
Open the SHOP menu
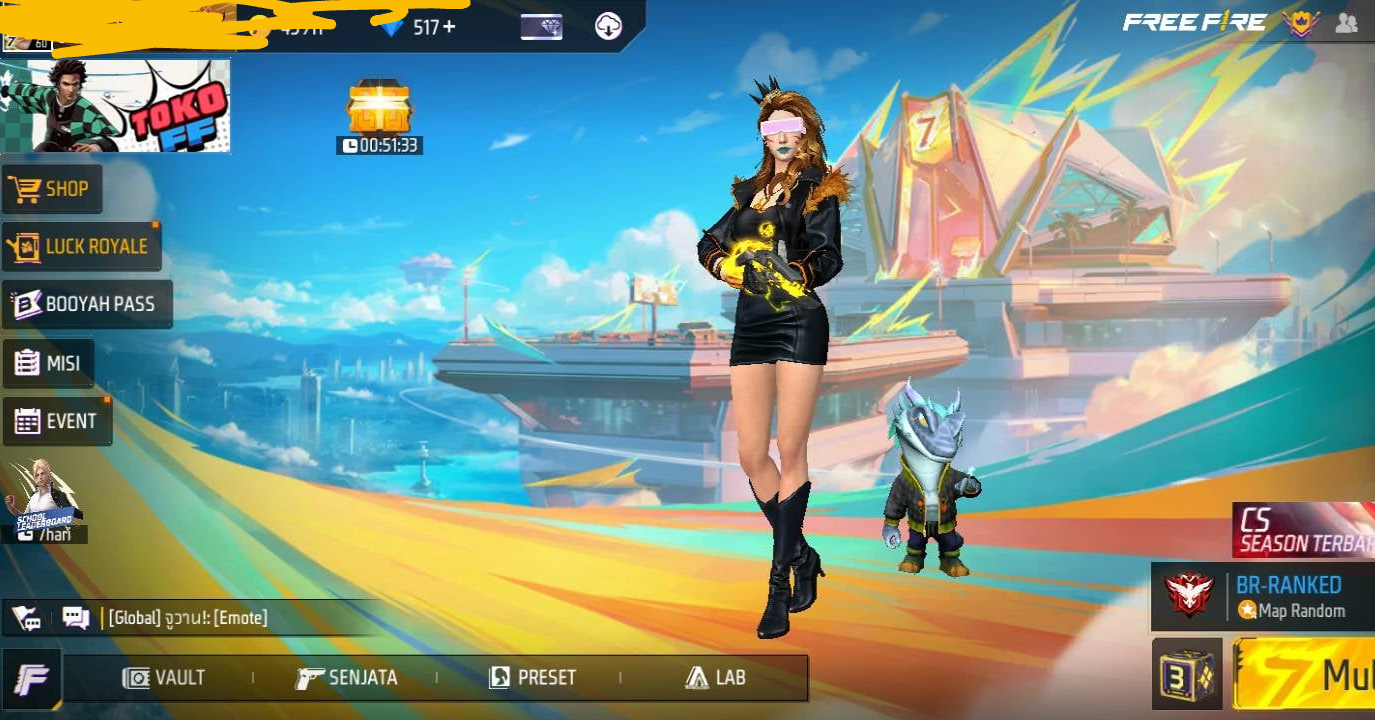51,189
